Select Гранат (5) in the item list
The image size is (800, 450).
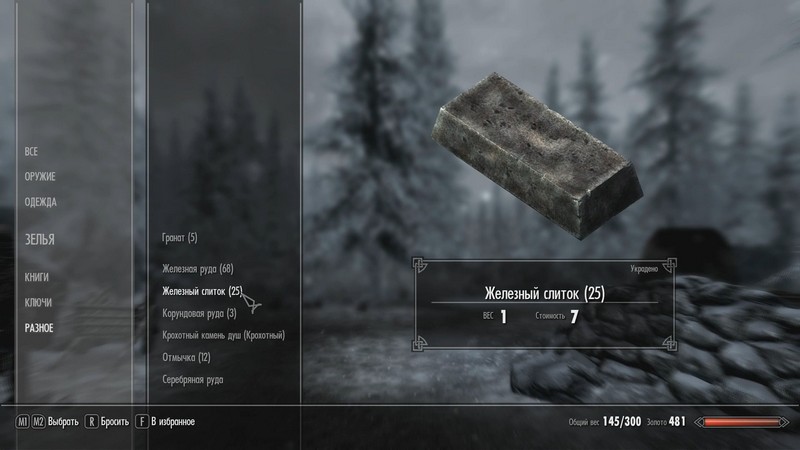tap(180, 238)
